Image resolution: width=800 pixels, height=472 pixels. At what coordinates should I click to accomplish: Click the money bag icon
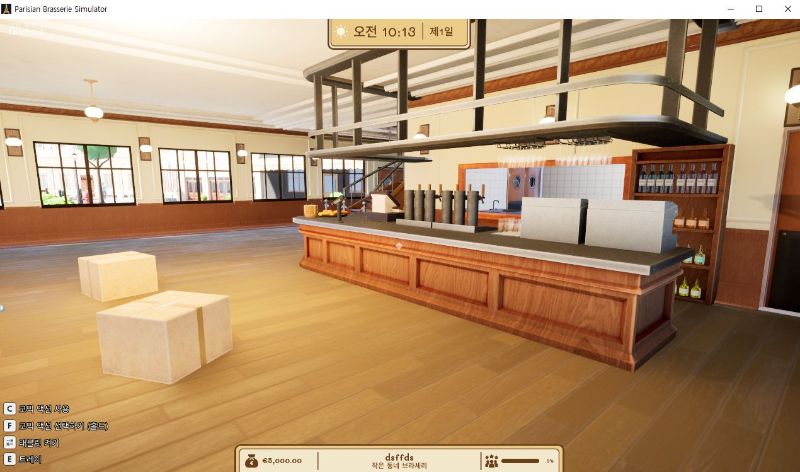(x=251, y=461)
